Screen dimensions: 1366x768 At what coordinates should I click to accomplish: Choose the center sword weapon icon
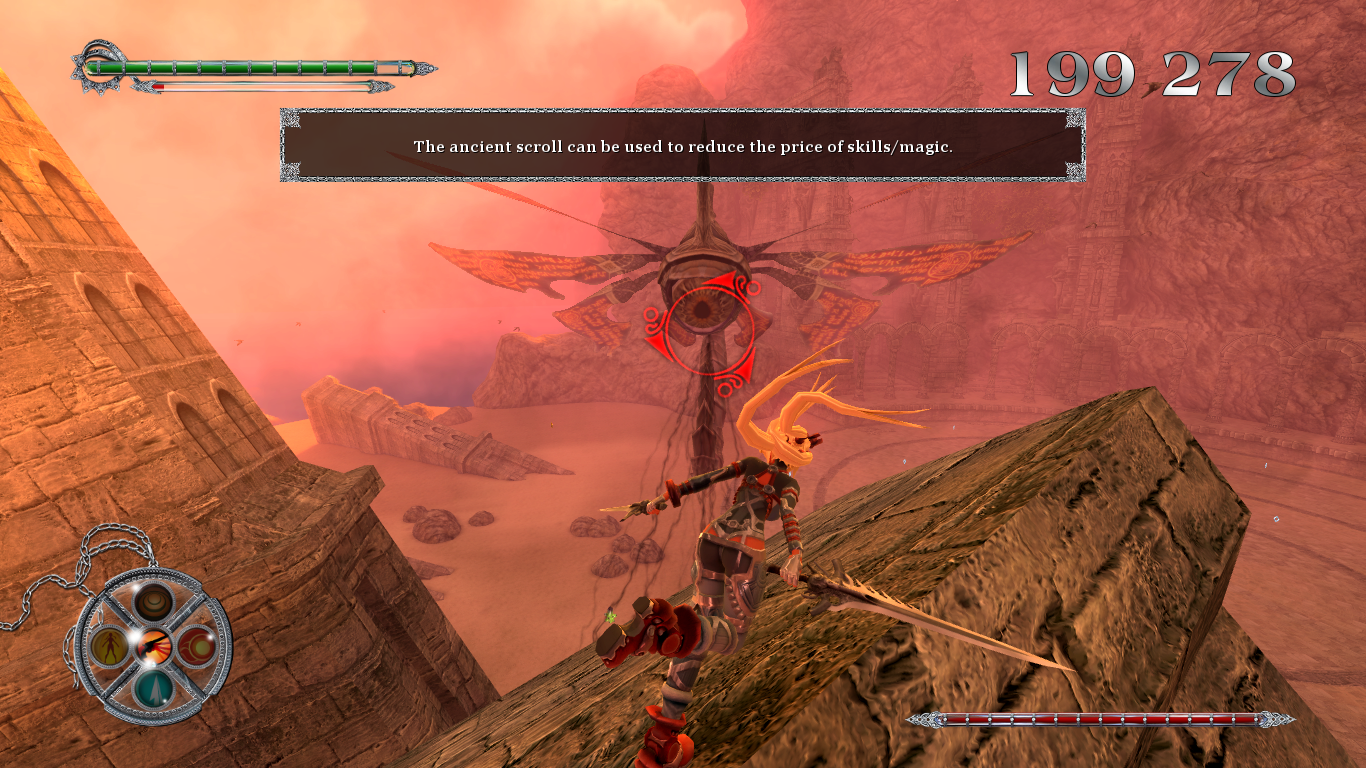154,647
